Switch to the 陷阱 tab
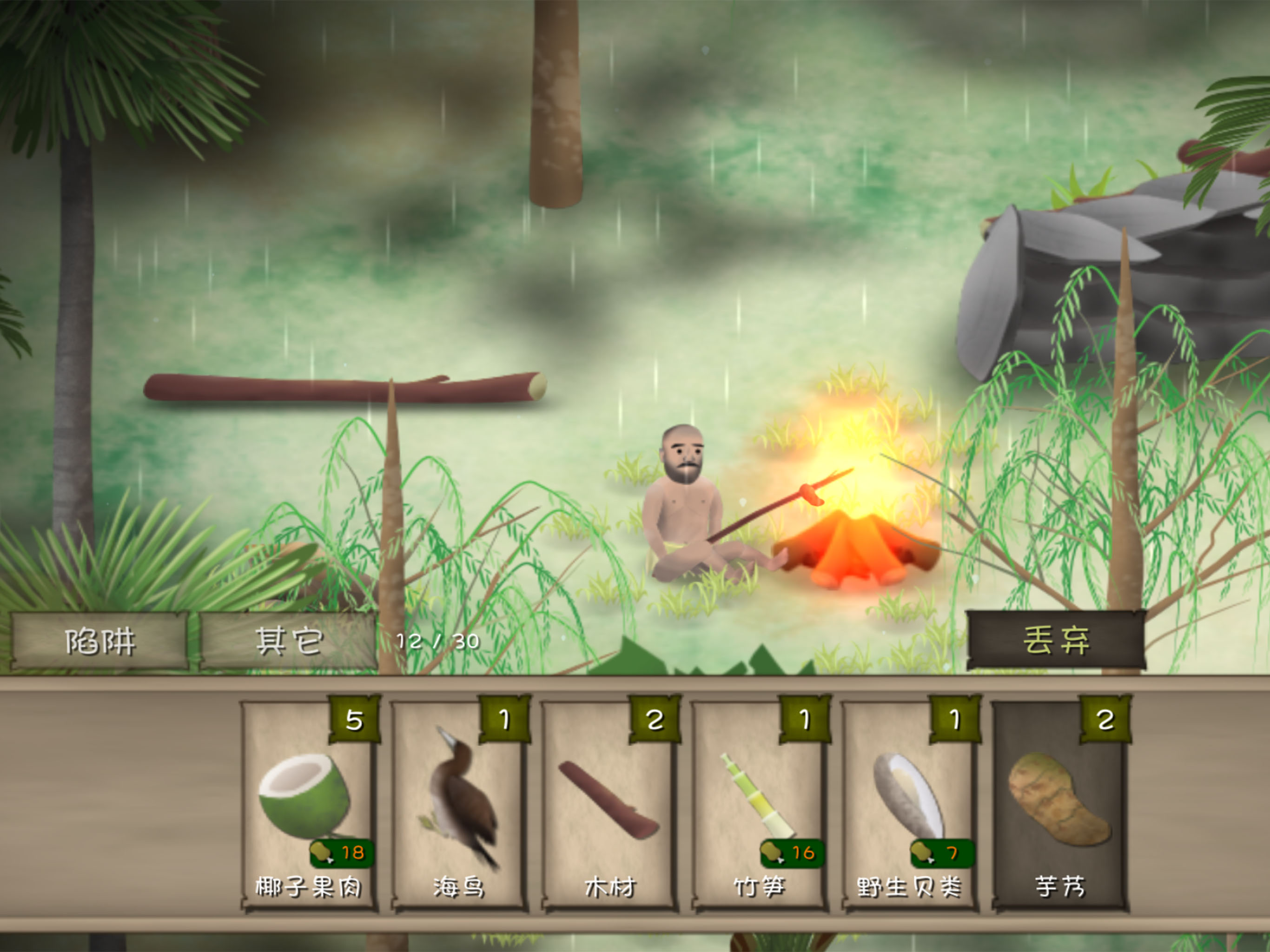The width and height of the screenshot is (1270, 952). [100, 641]
